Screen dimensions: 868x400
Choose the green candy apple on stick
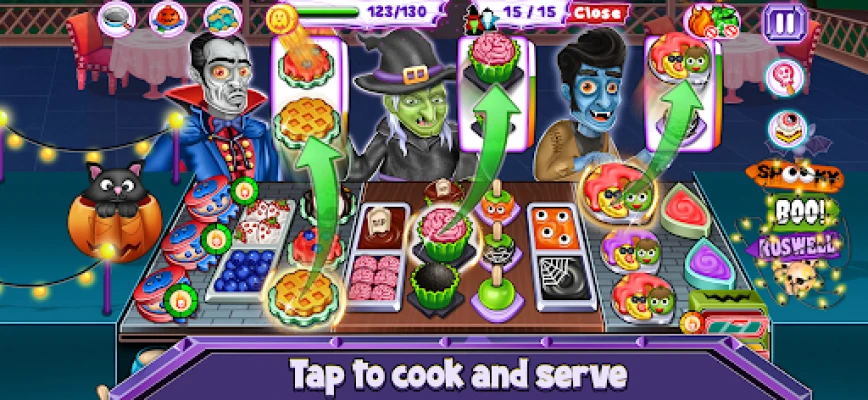[495, 292]
